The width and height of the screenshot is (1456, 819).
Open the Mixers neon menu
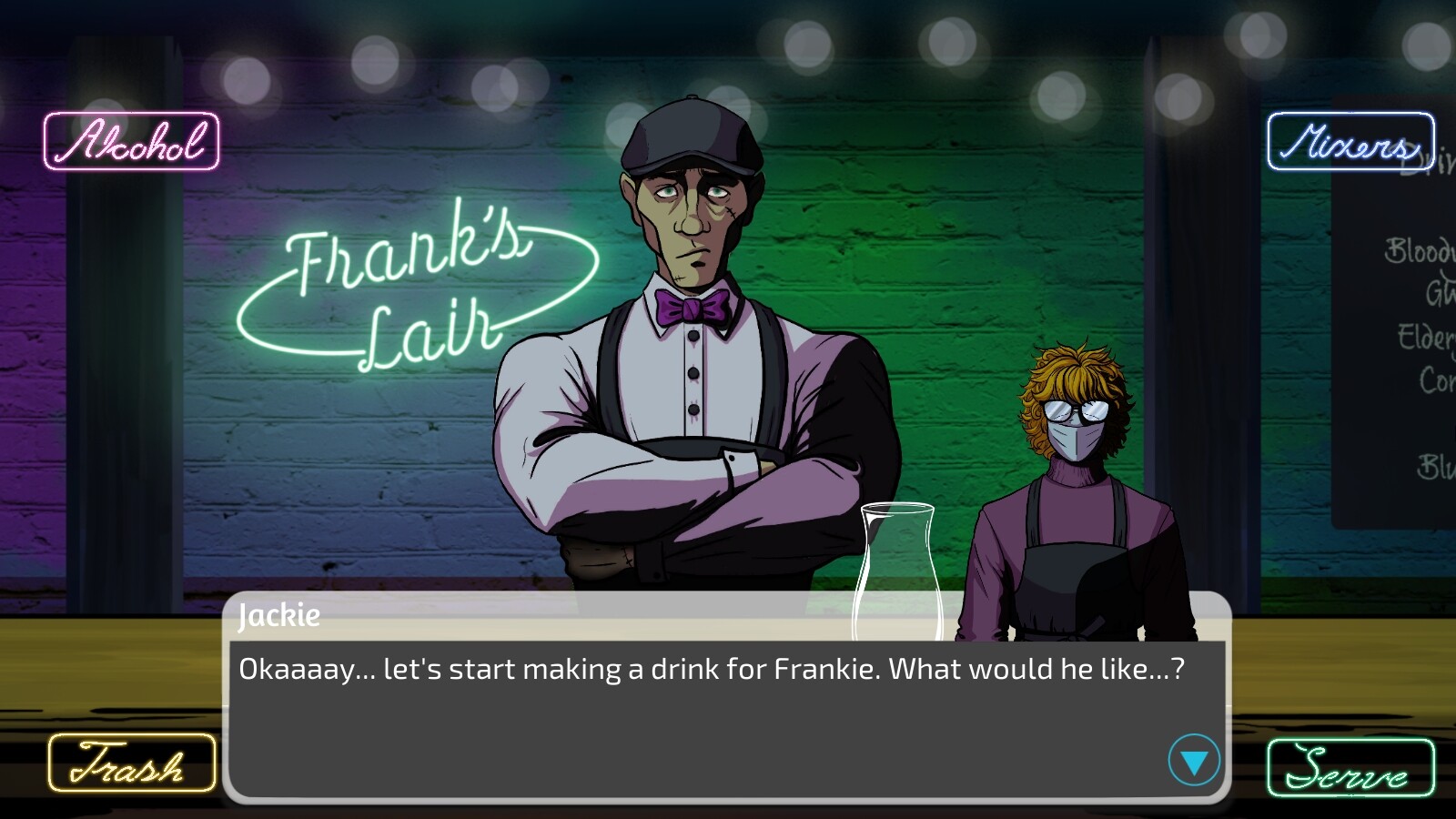tap(1350, 143)
